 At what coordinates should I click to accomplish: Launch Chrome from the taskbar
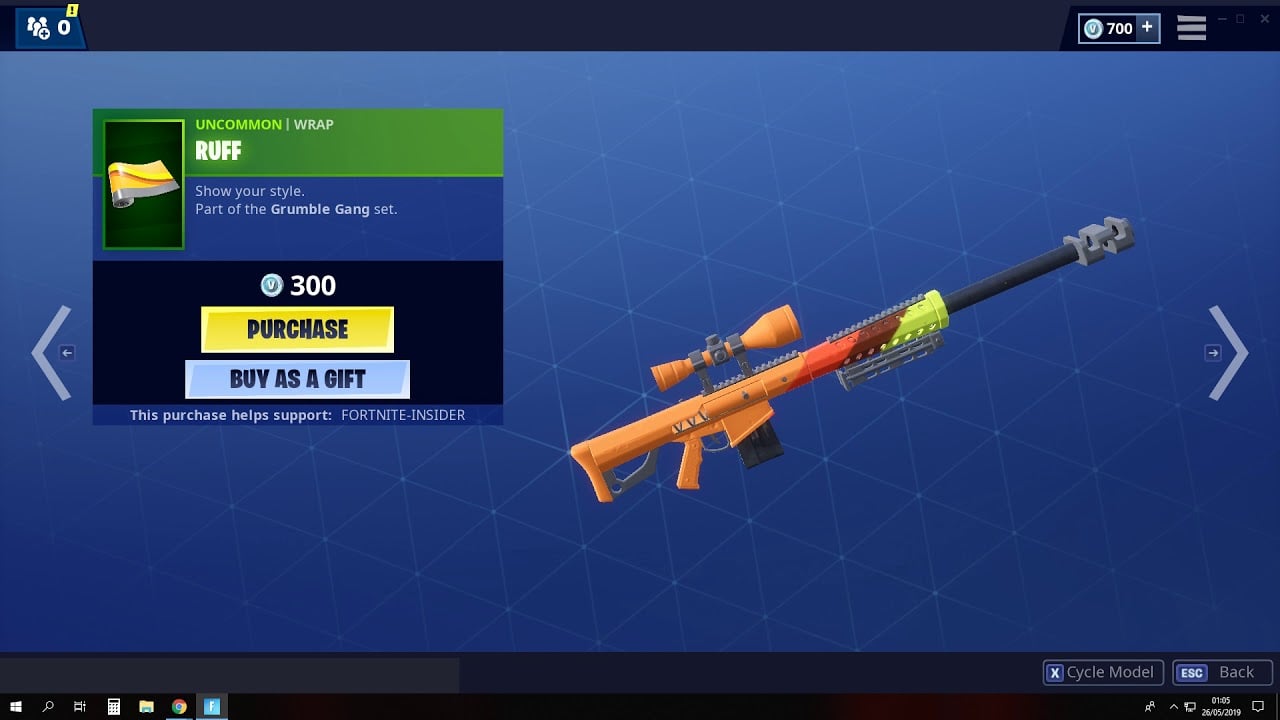tap(180, 706)
